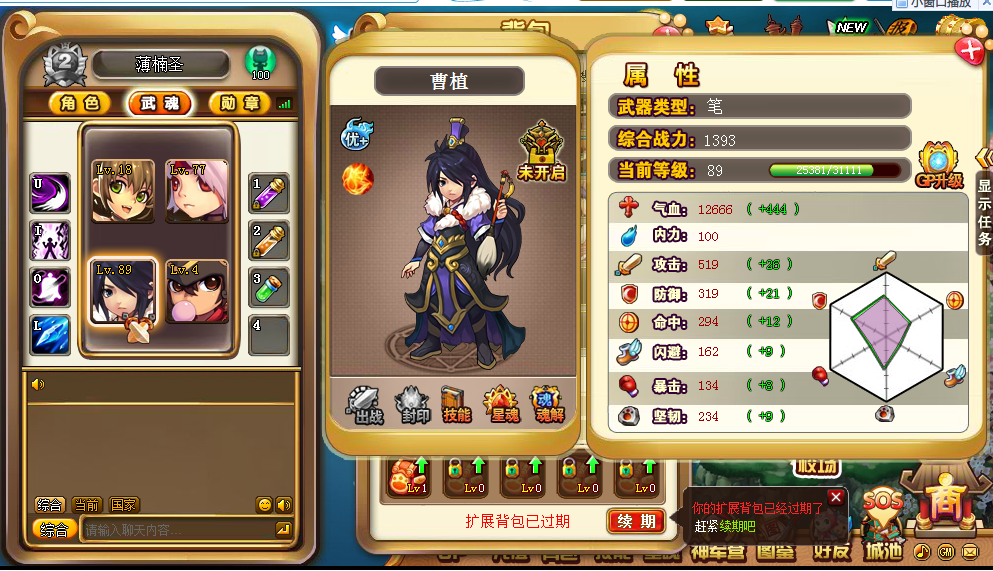Open the 勋章 tab
Screen dimensions: 993x571
coord(238,103)
